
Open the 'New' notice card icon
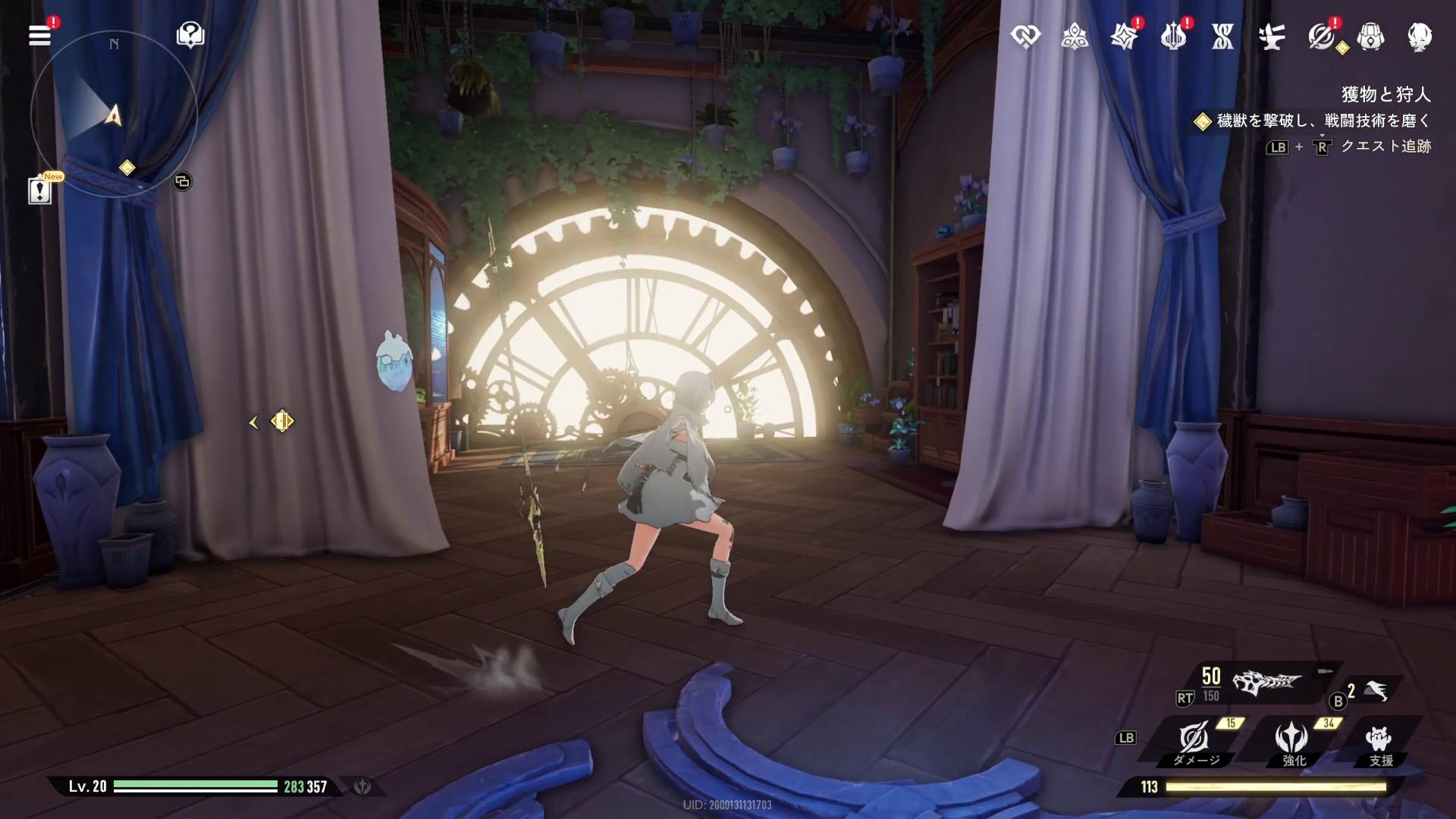(39, 190)
